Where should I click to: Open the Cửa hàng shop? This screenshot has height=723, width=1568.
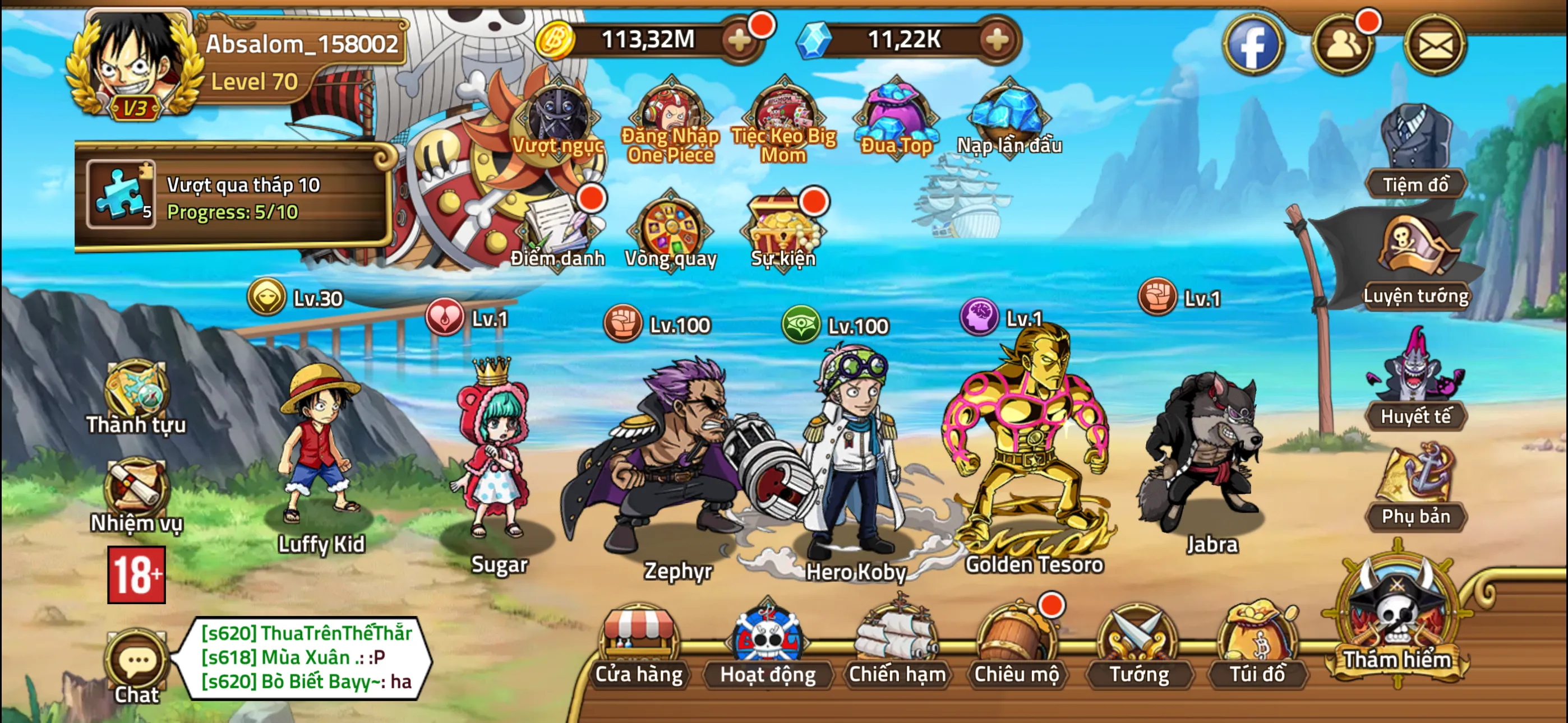pos(639,646)
